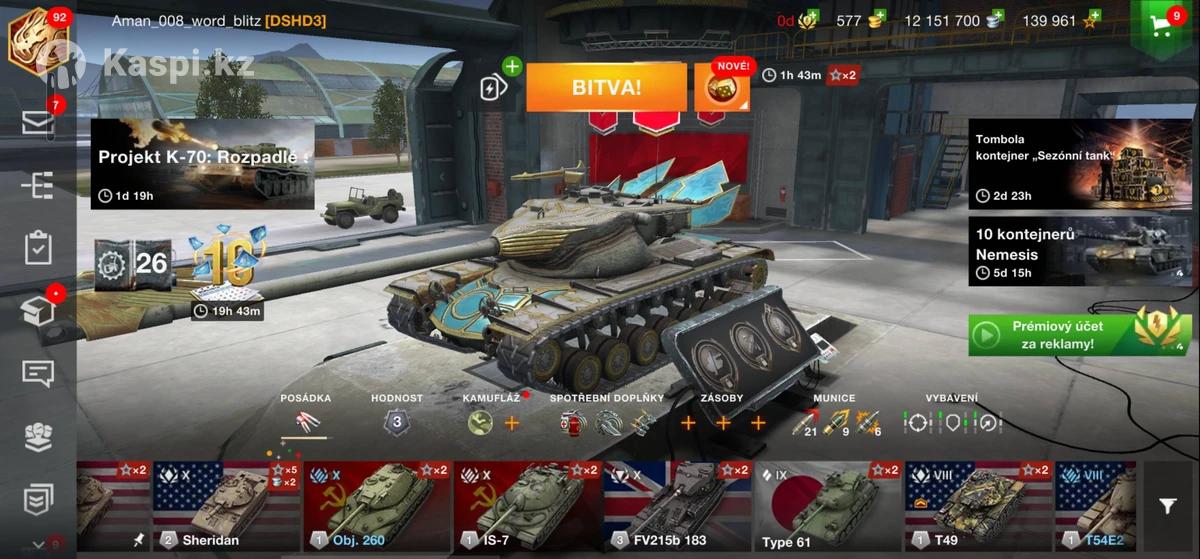Screen dimensions: 1200x559
Task: Open the tank carousel filter
Action: pos(1167,507)
